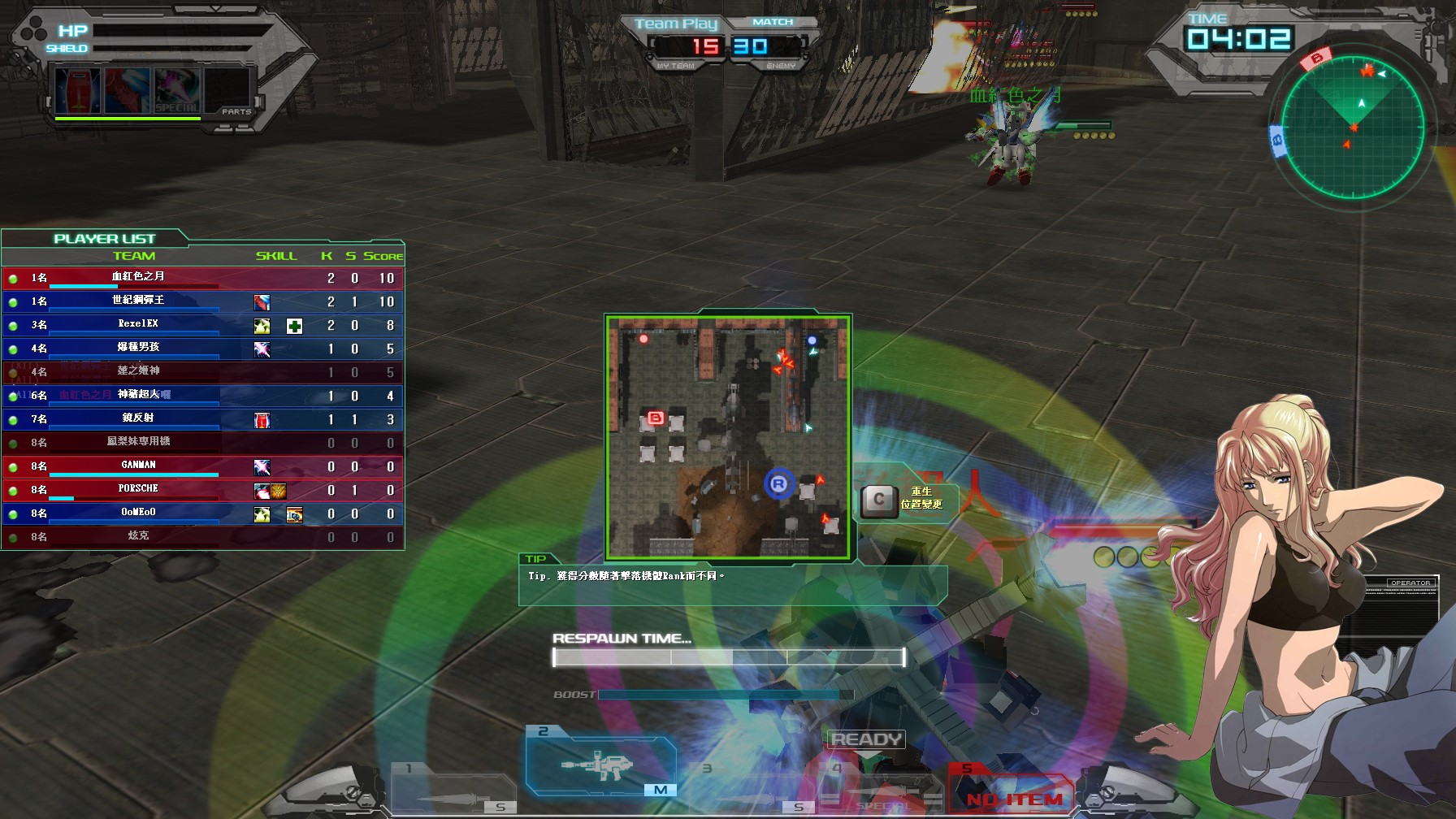The image size is (1456, 819).
Task: Select the purple slash skill icon for GANMAN
Action: point(261,466)
